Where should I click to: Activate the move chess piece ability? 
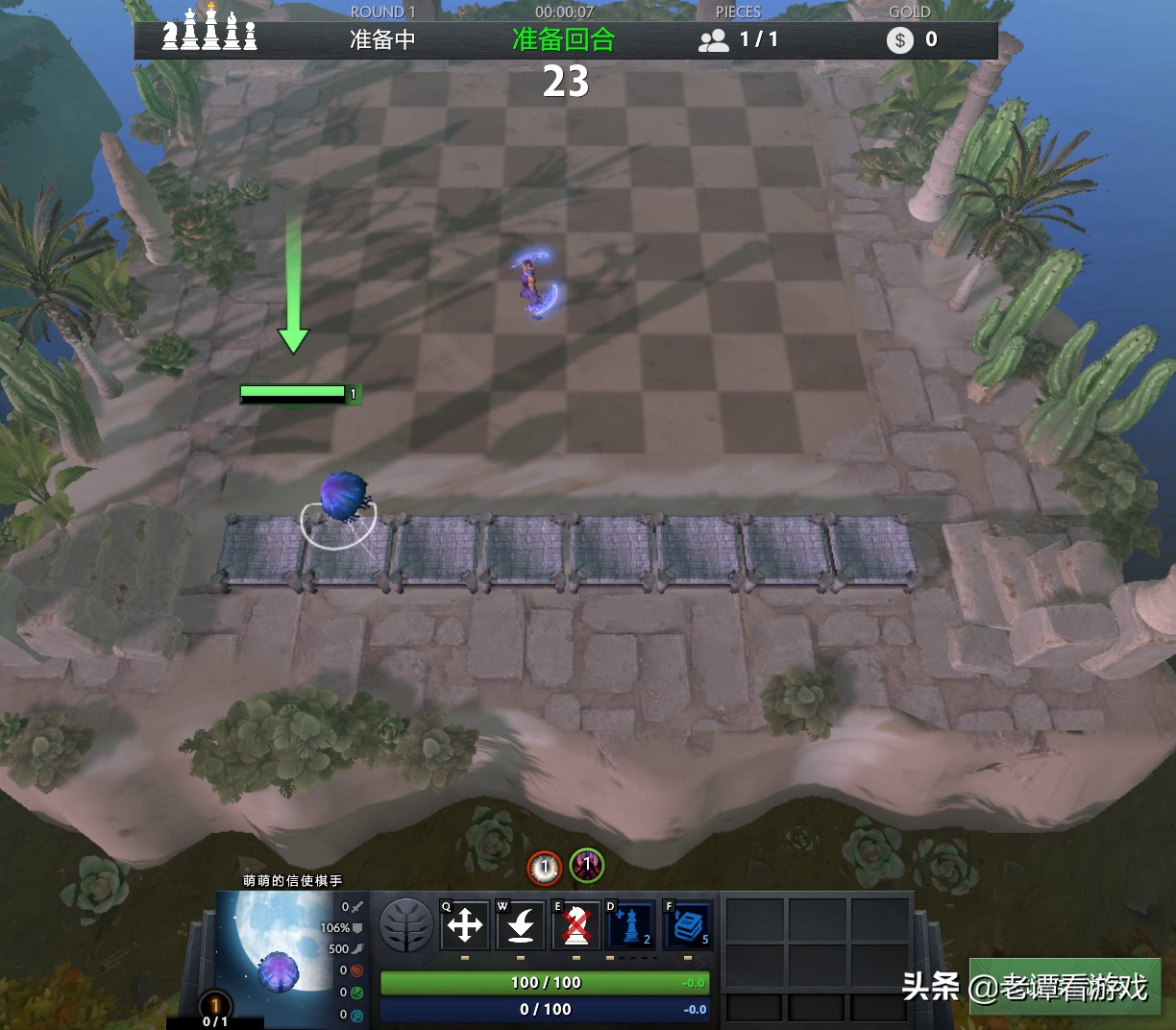pos(465,926)
